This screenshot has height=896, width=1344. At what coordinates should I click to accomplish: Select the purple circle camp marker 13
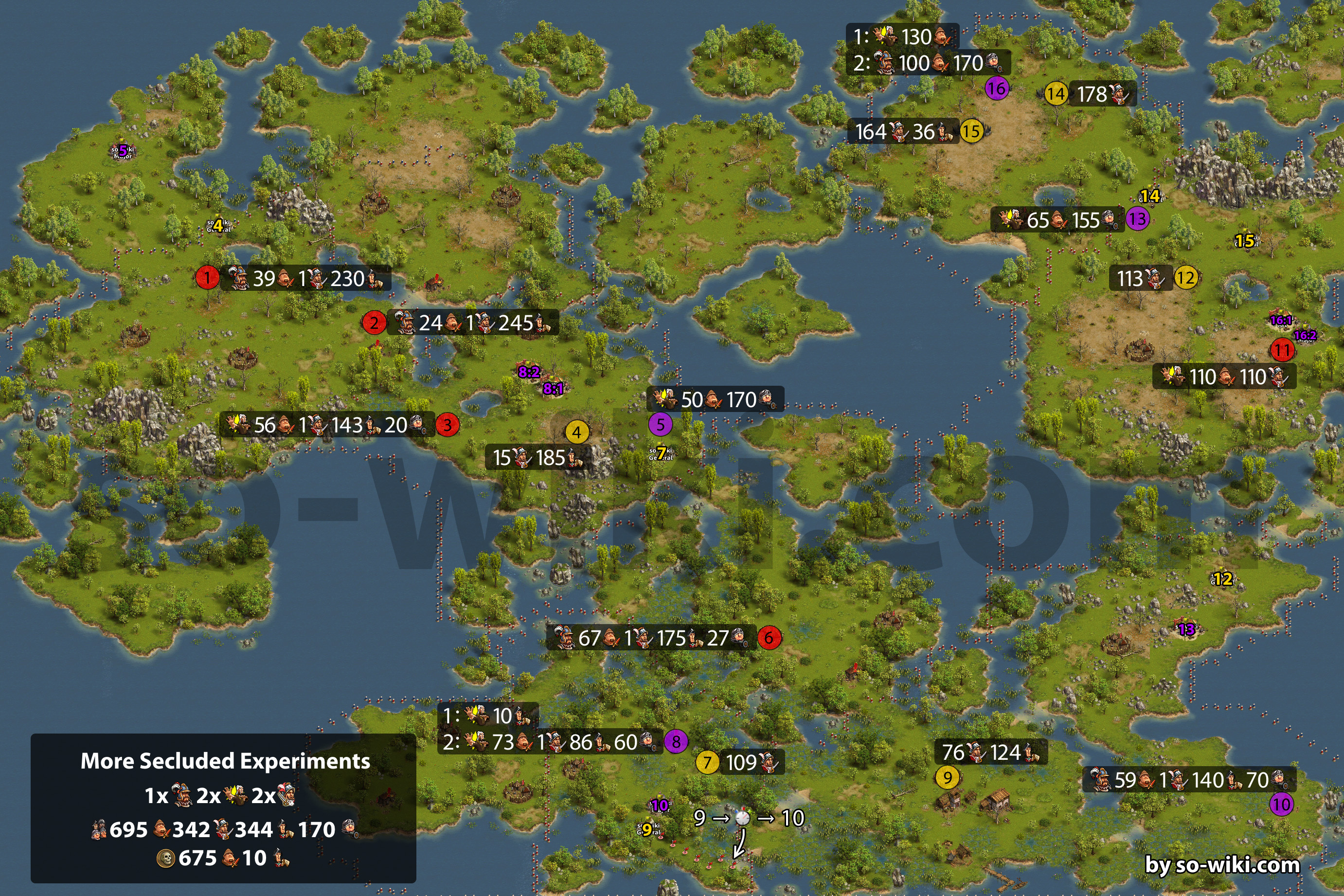pos(1137,218)
